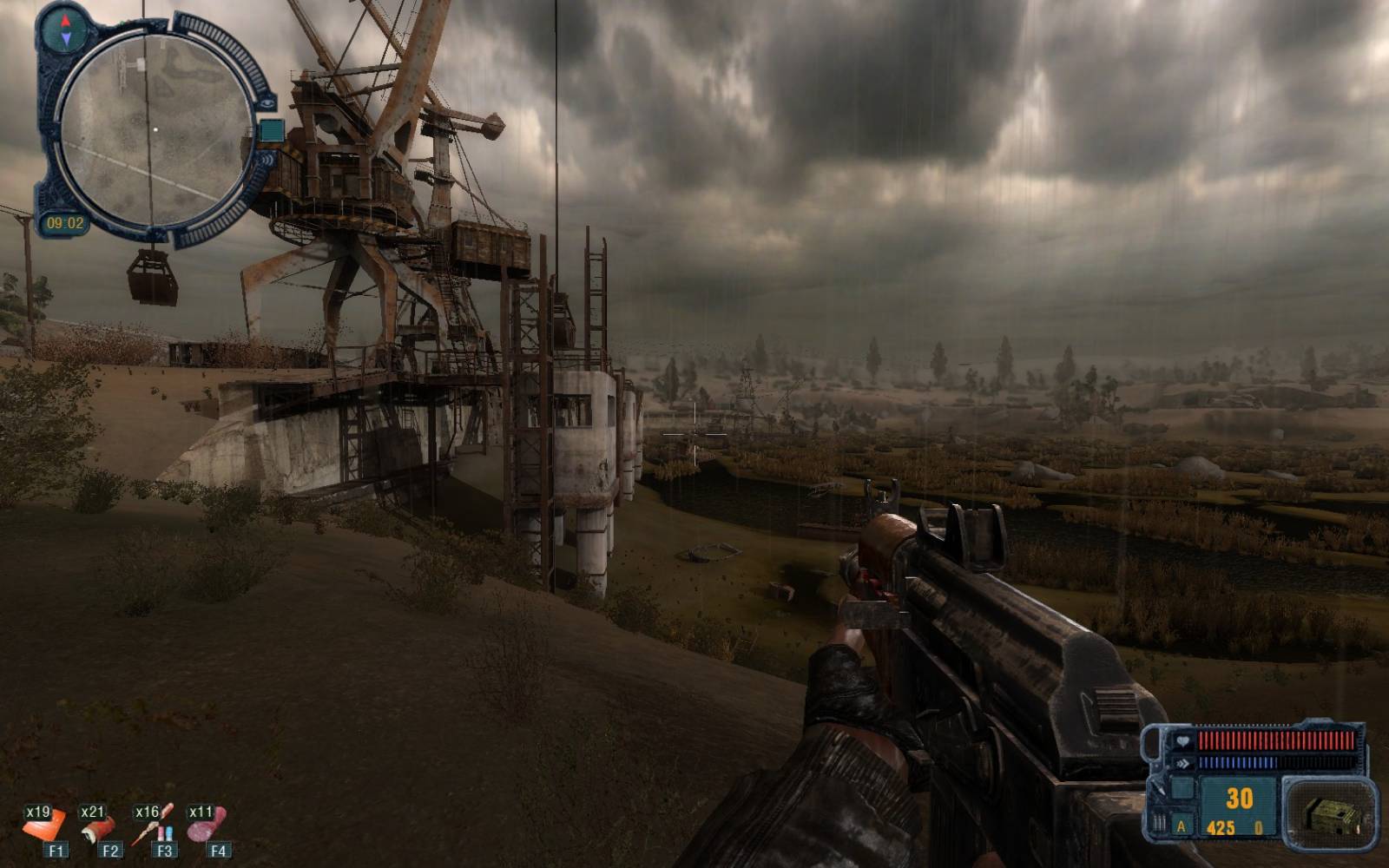Screen dimensions: 1389x868
Task: Choose the F4 quick slot with pink sausage
Action: pyautogui.click(x=207, y=825)
